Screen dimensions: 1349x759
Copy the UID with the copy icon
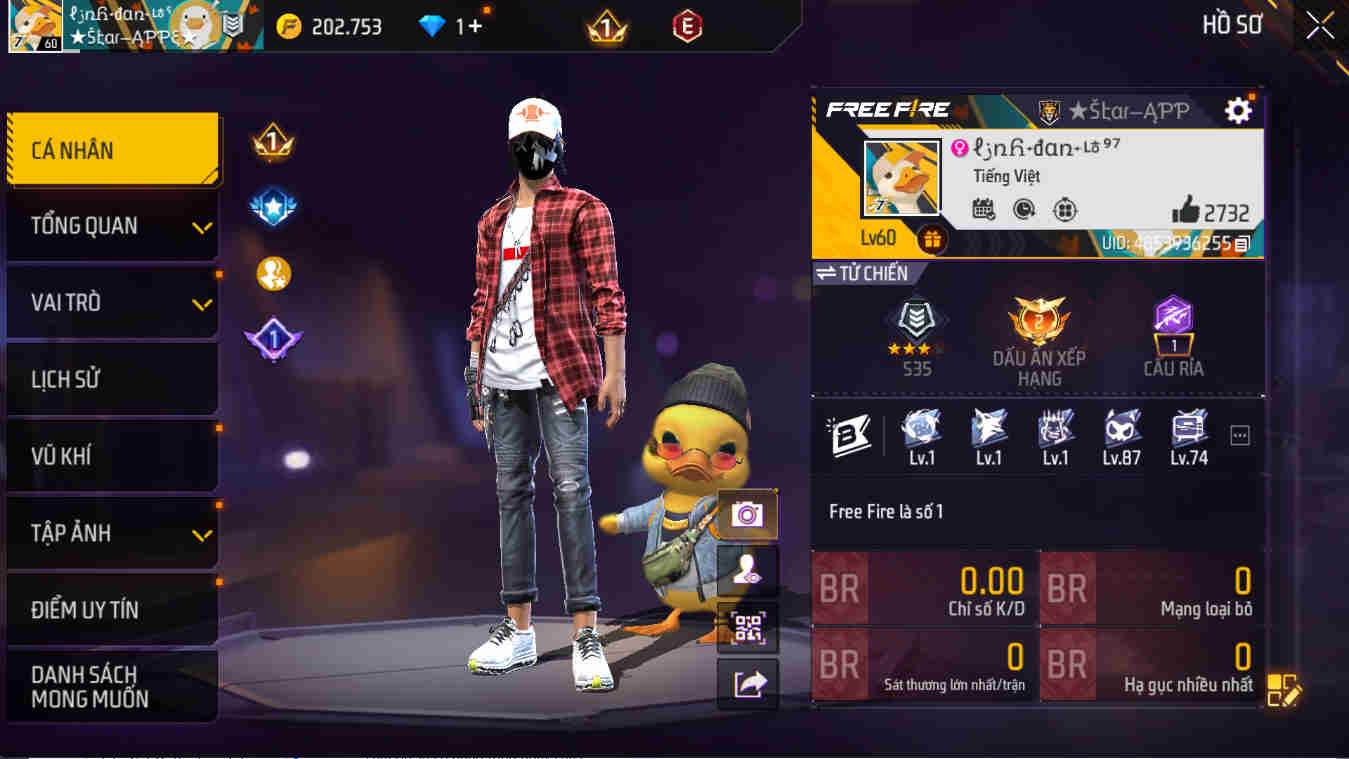coord(1240,242)
